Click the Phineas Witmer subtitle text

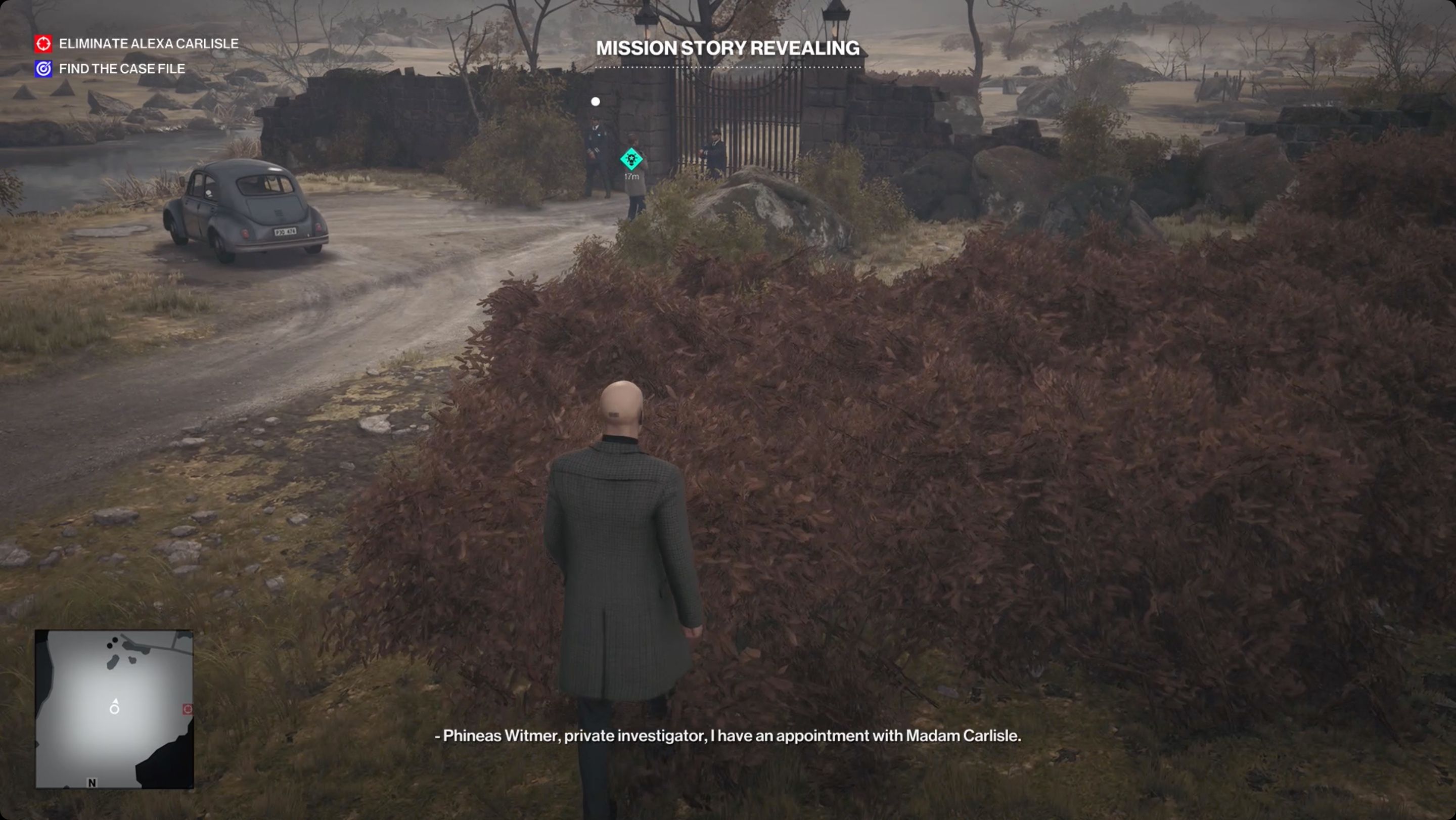pyautogui.click(x=728, y=737)
